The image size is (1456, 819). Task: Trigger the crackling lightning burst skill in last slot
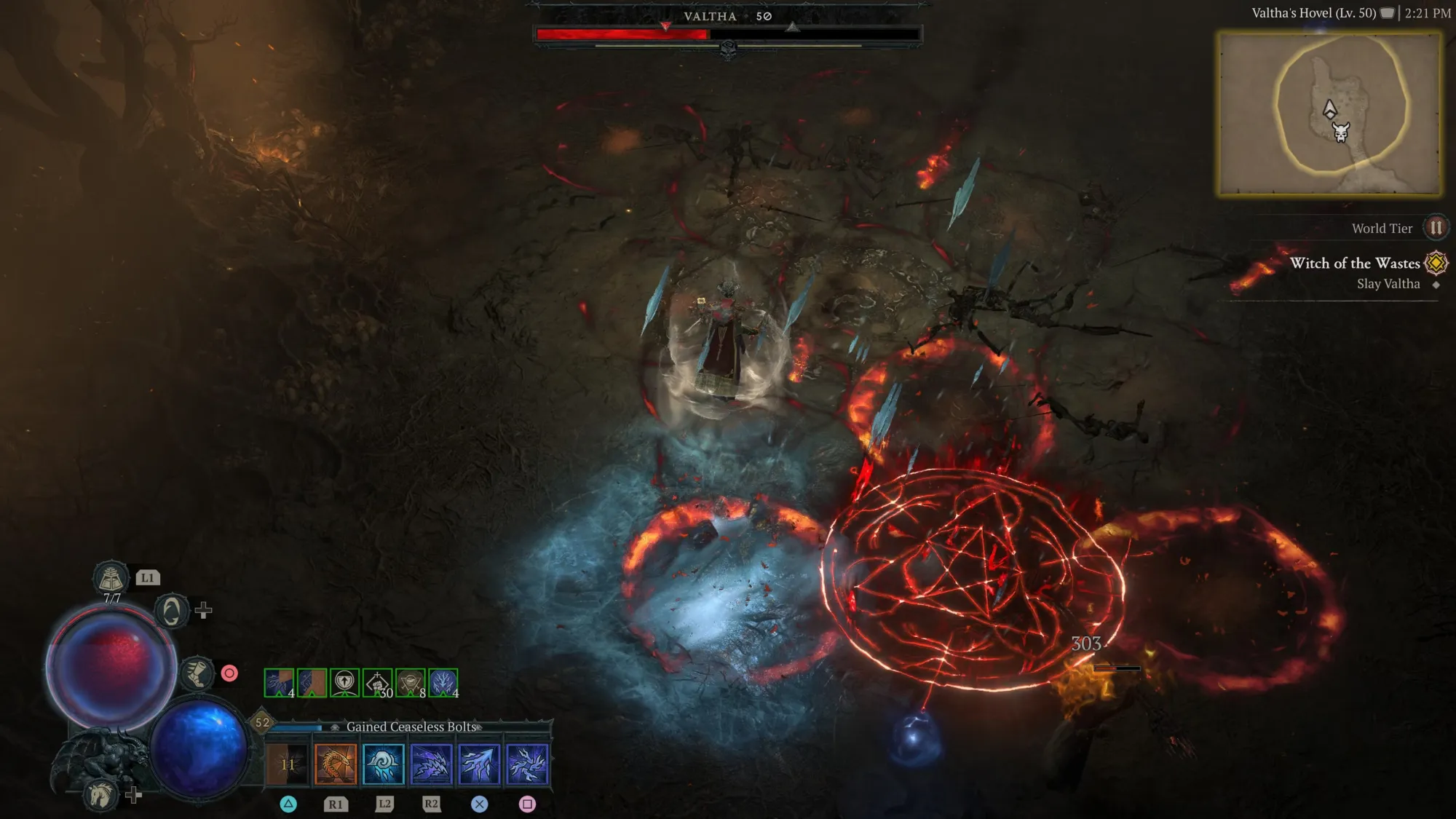527,764
